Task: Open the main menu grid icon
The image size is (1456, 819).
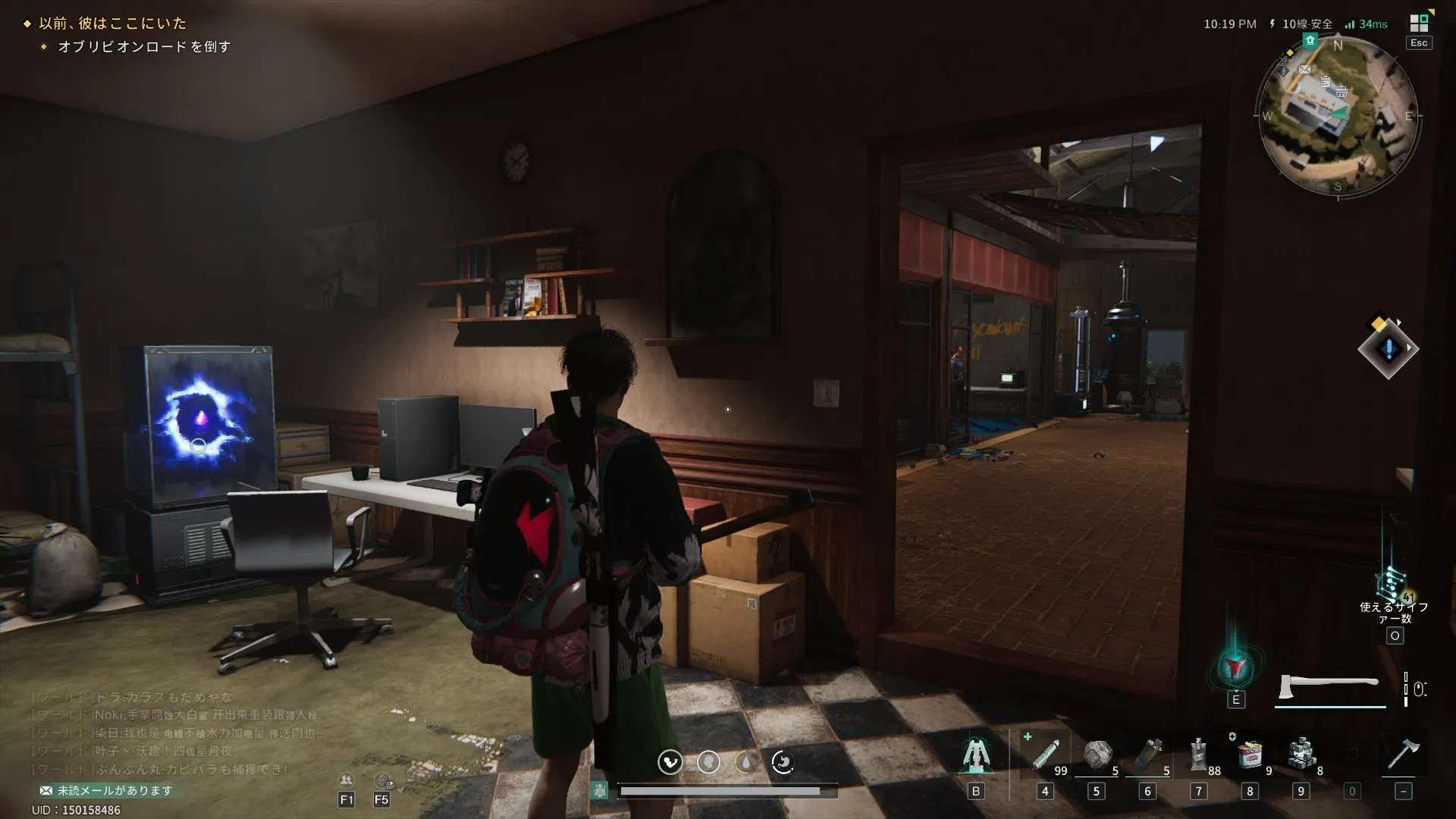Action: [x=1418, y=24]
